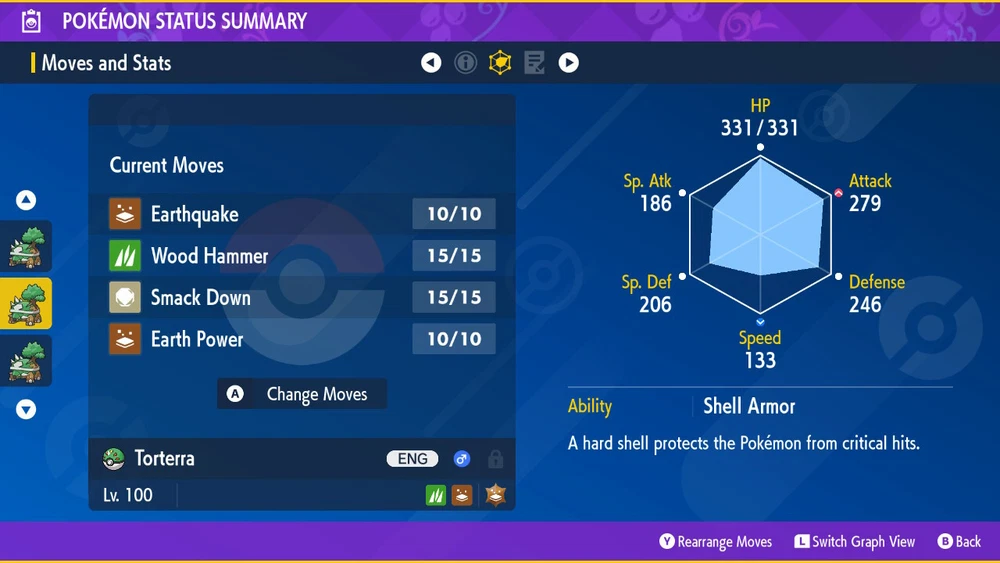
Task: Select the Earthquake move row
Action: (x=301, y=214)
